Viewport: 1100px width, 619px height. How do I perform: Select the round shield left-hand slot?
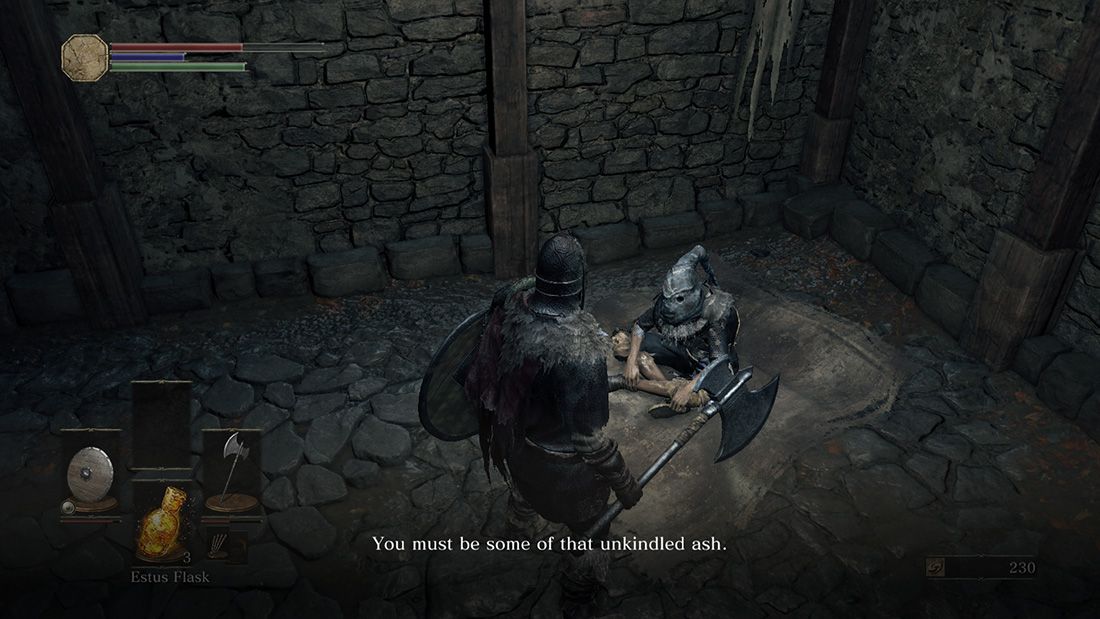click(x=90, y=476)
